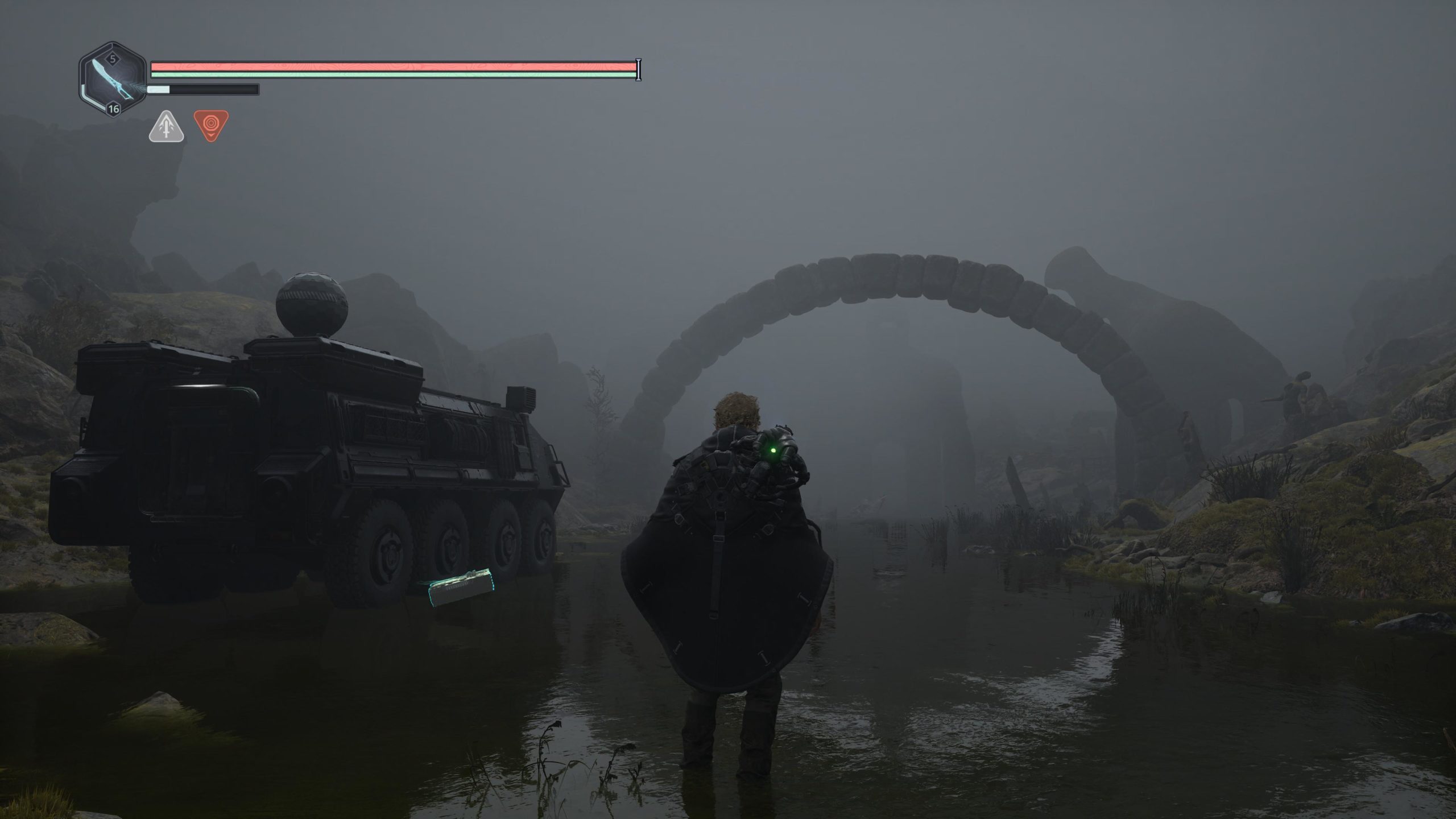Click the red inverted-triangle target status icon
The image size is (1456, 819).
[x=211, y=125]
